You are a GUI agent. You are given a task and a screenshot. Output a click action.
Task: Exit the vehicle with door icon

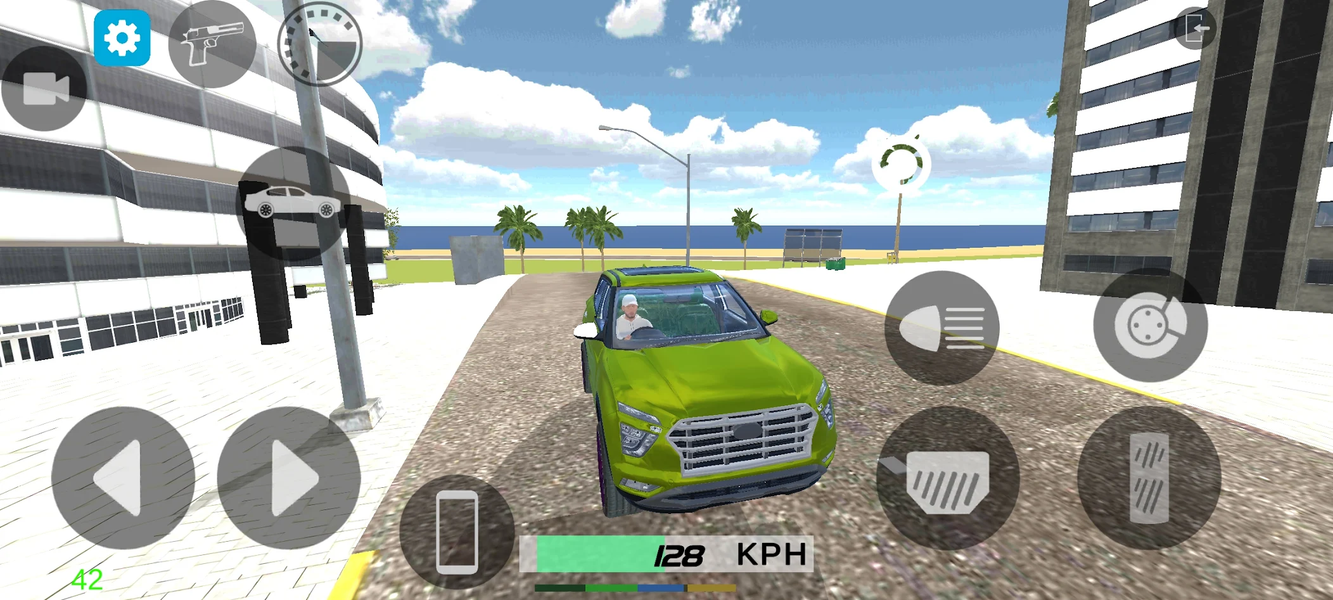click(1195, 29)
